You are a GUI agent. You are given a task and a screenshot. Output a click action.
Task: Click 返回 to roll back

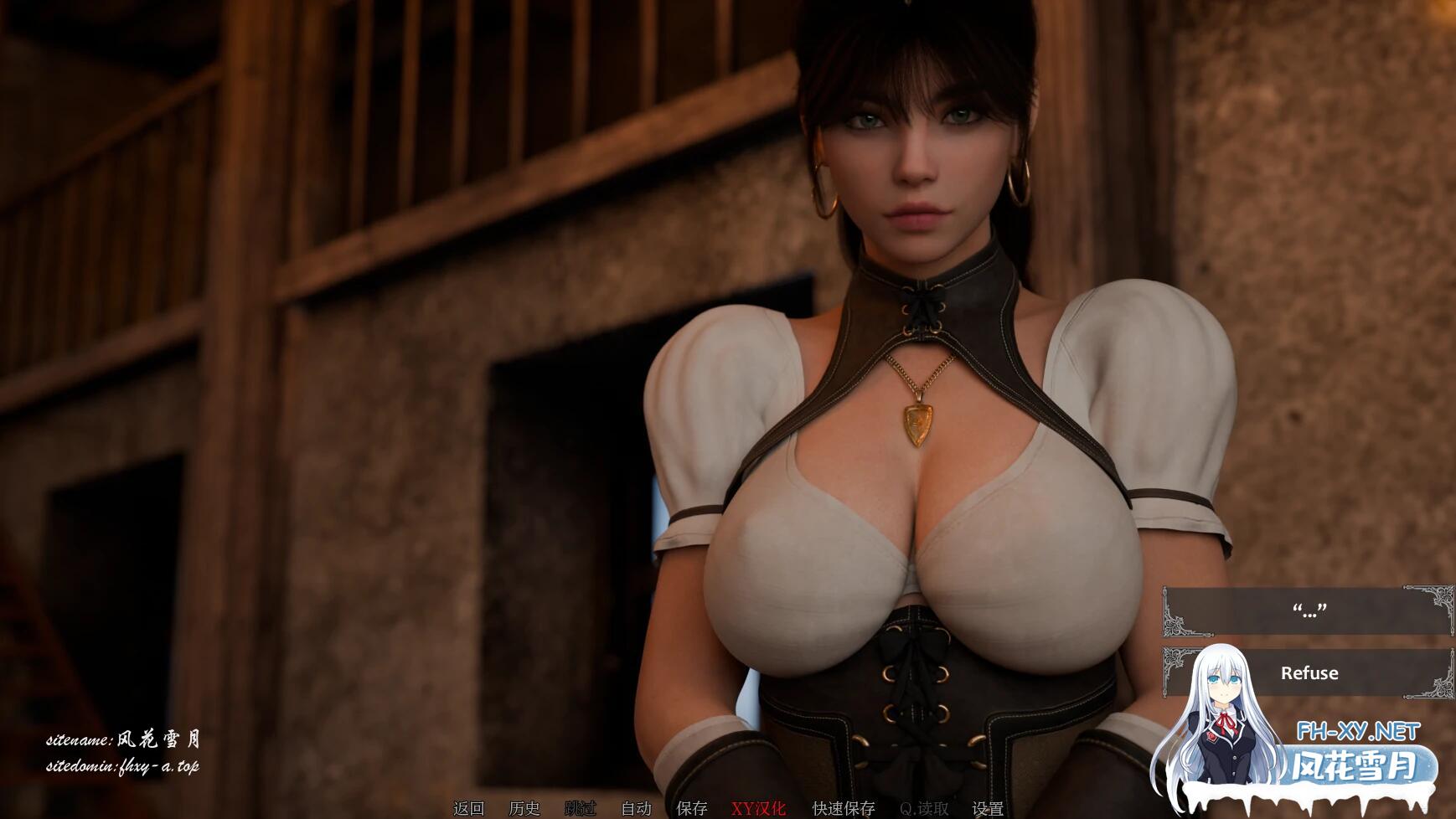[x=469, y=808]
